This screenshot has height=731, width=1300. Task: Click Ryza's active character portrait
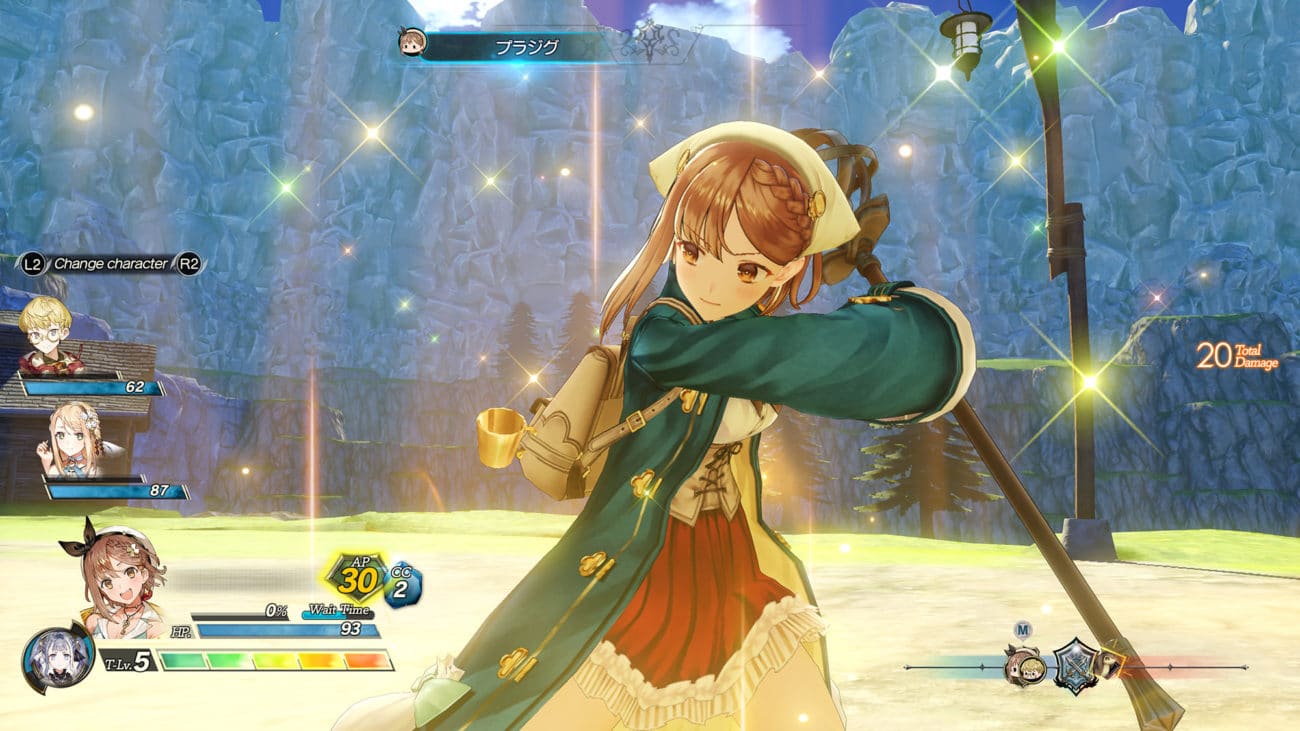click(113, 577)
